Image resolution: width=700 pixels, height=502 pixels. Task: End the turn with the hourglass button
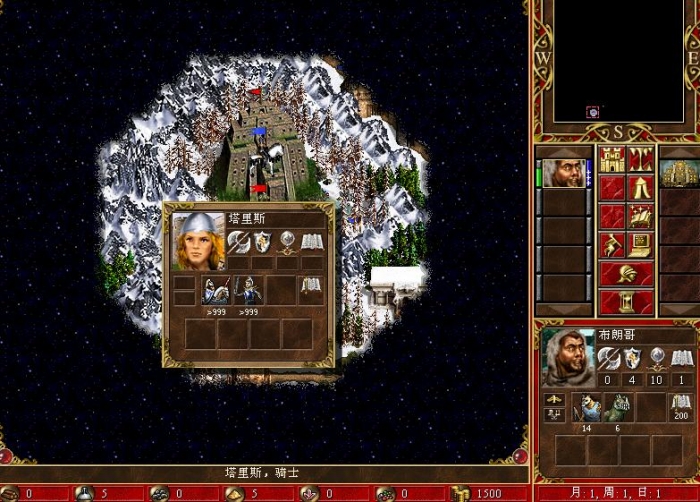click(627, 301)
